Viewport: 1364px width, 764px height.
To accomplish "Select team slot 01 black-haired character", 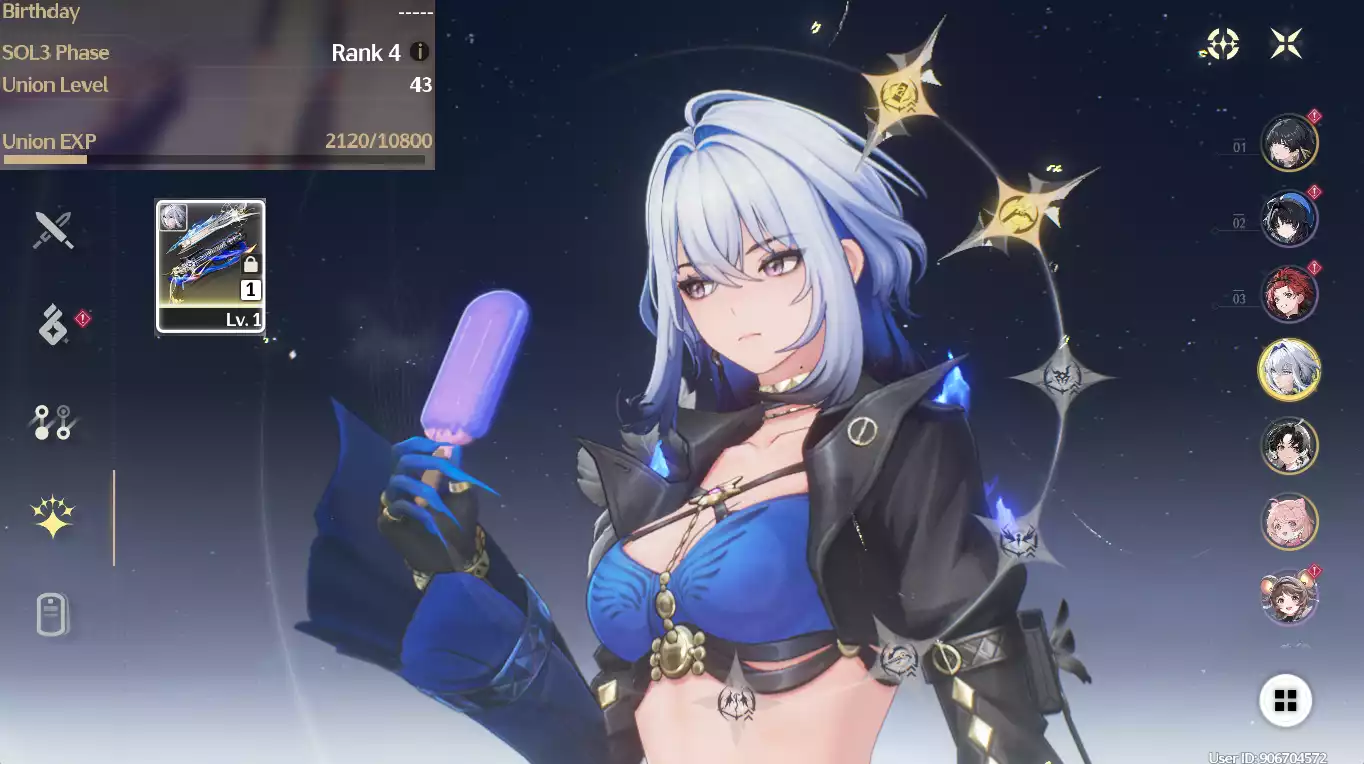I will [1288, 143].
